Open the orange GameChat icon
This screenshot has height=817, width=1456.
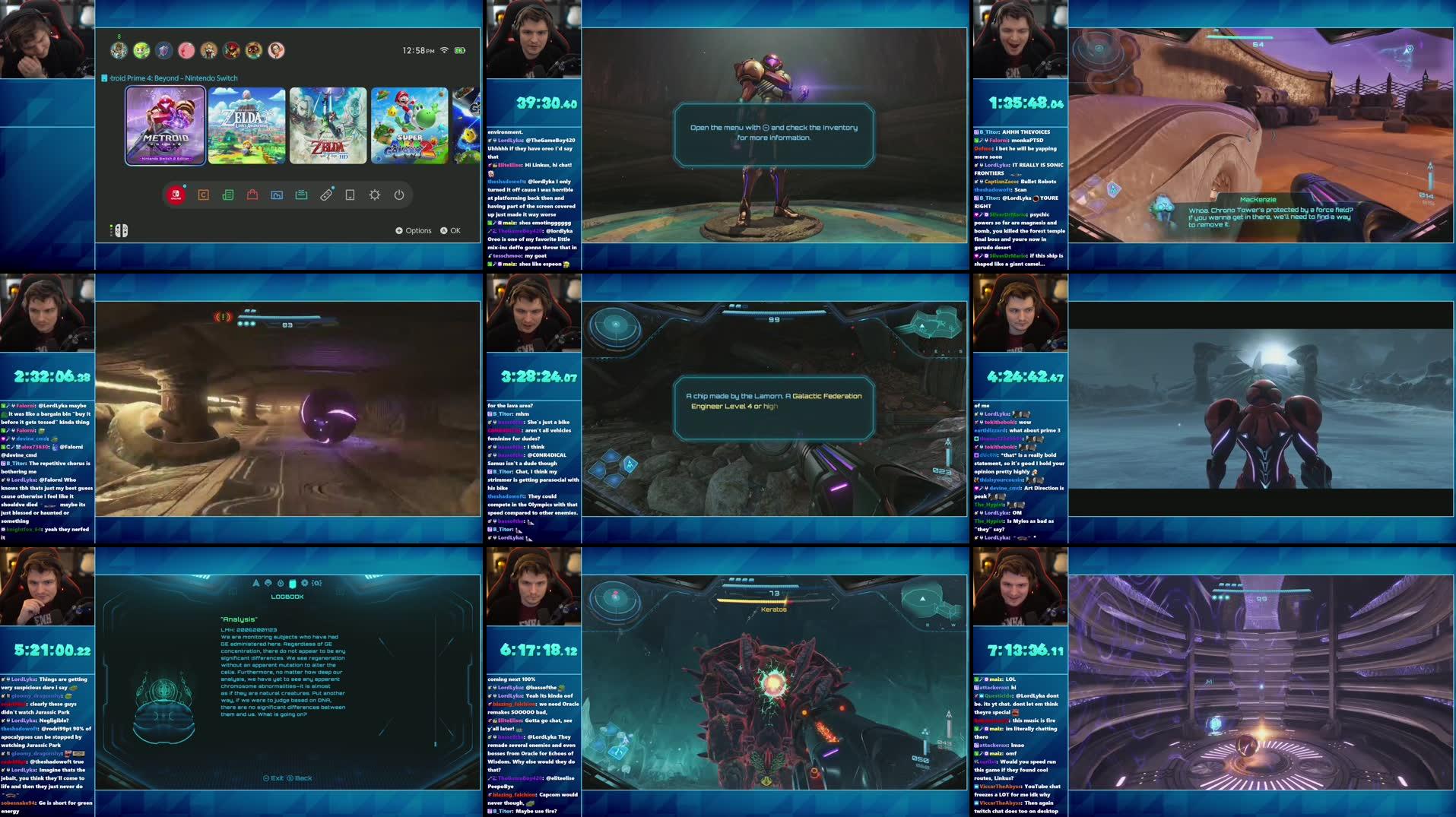click(203, 195)
